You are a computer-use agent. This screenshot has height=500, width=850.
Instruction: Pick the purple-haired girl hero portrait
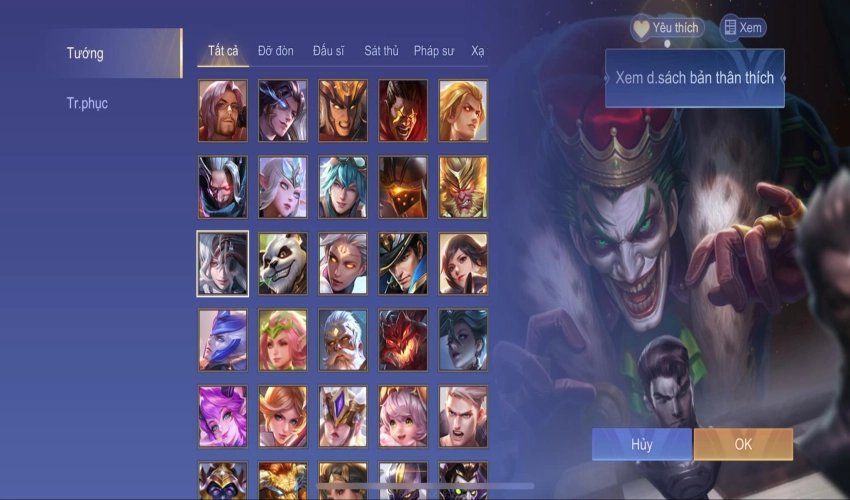coord(223,416)
